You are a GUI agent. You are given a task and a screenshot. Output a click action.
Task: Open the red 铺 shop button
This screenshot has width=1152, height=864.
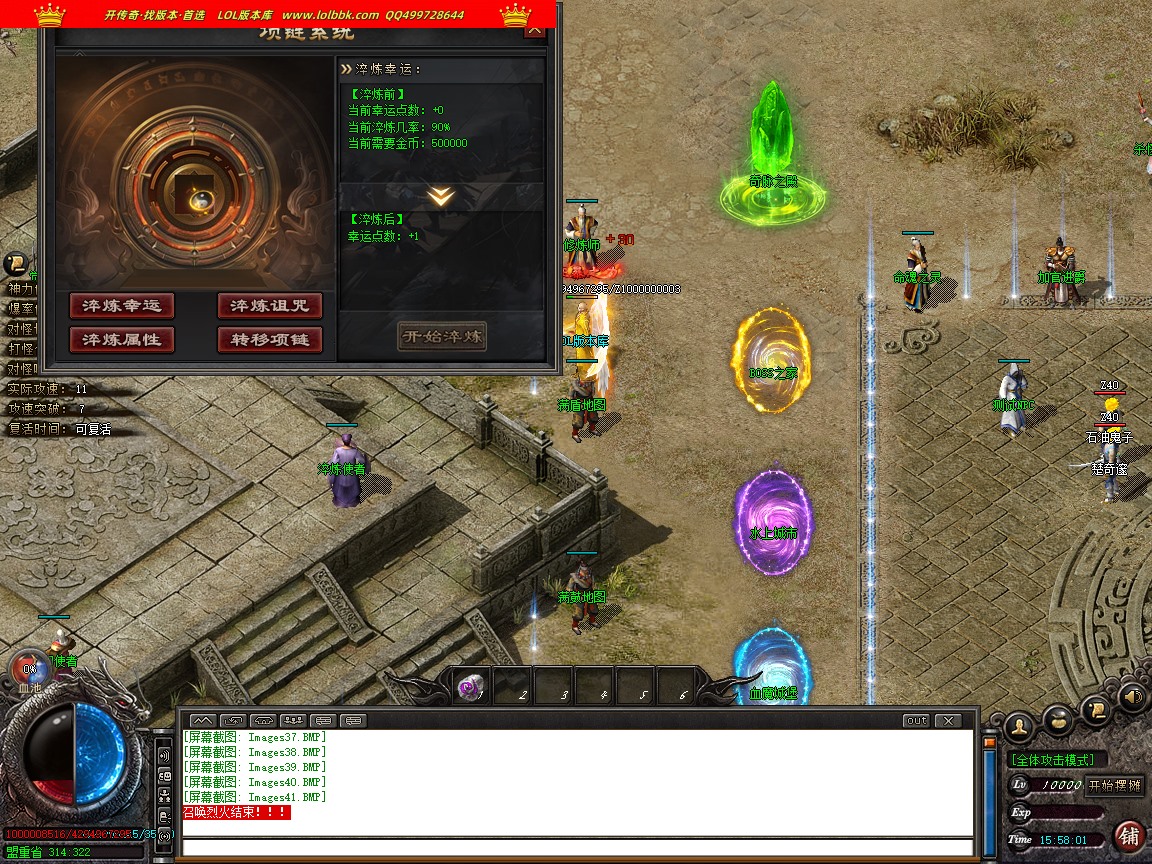[1129, 836]
